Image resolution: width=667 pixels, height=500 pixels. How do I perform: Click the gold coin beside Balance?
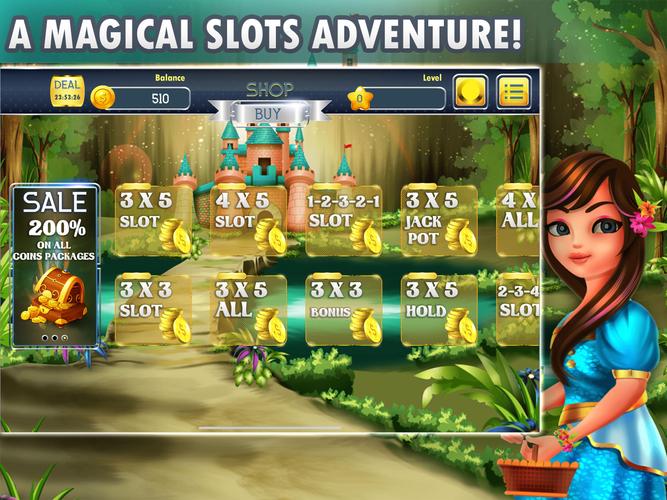tap(102, 98)
